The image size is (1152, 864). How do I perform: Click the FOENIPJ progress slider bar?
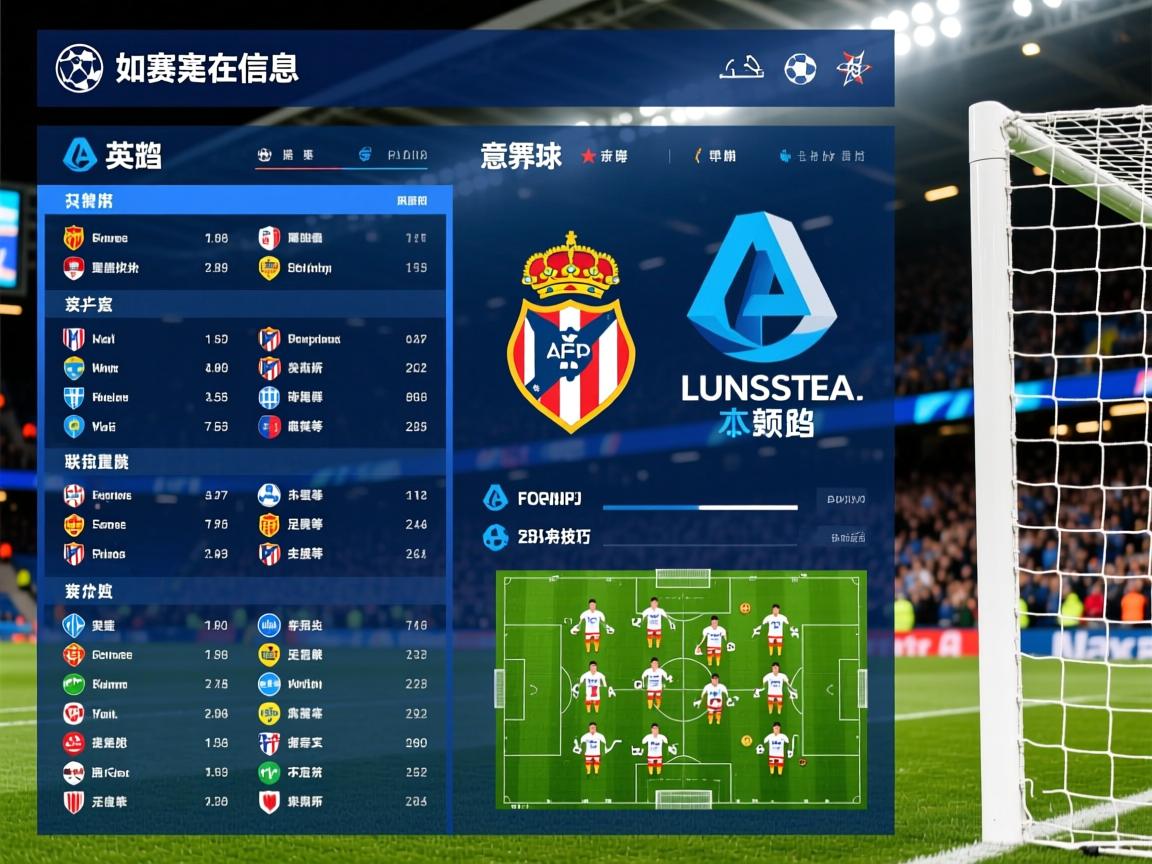click(700, 508)
